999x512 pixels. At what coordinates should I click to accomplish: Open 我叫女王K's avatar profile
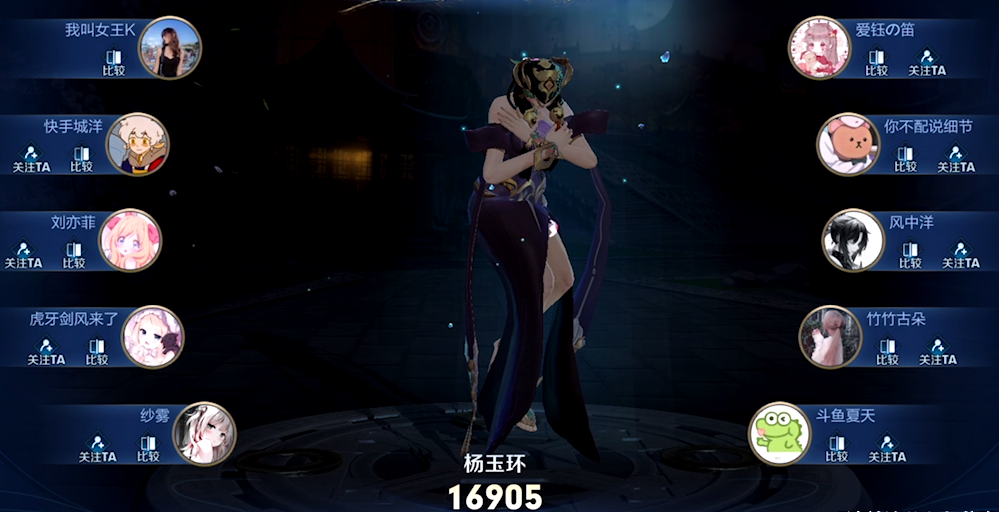pyautogui.click(x=169, y=48)
